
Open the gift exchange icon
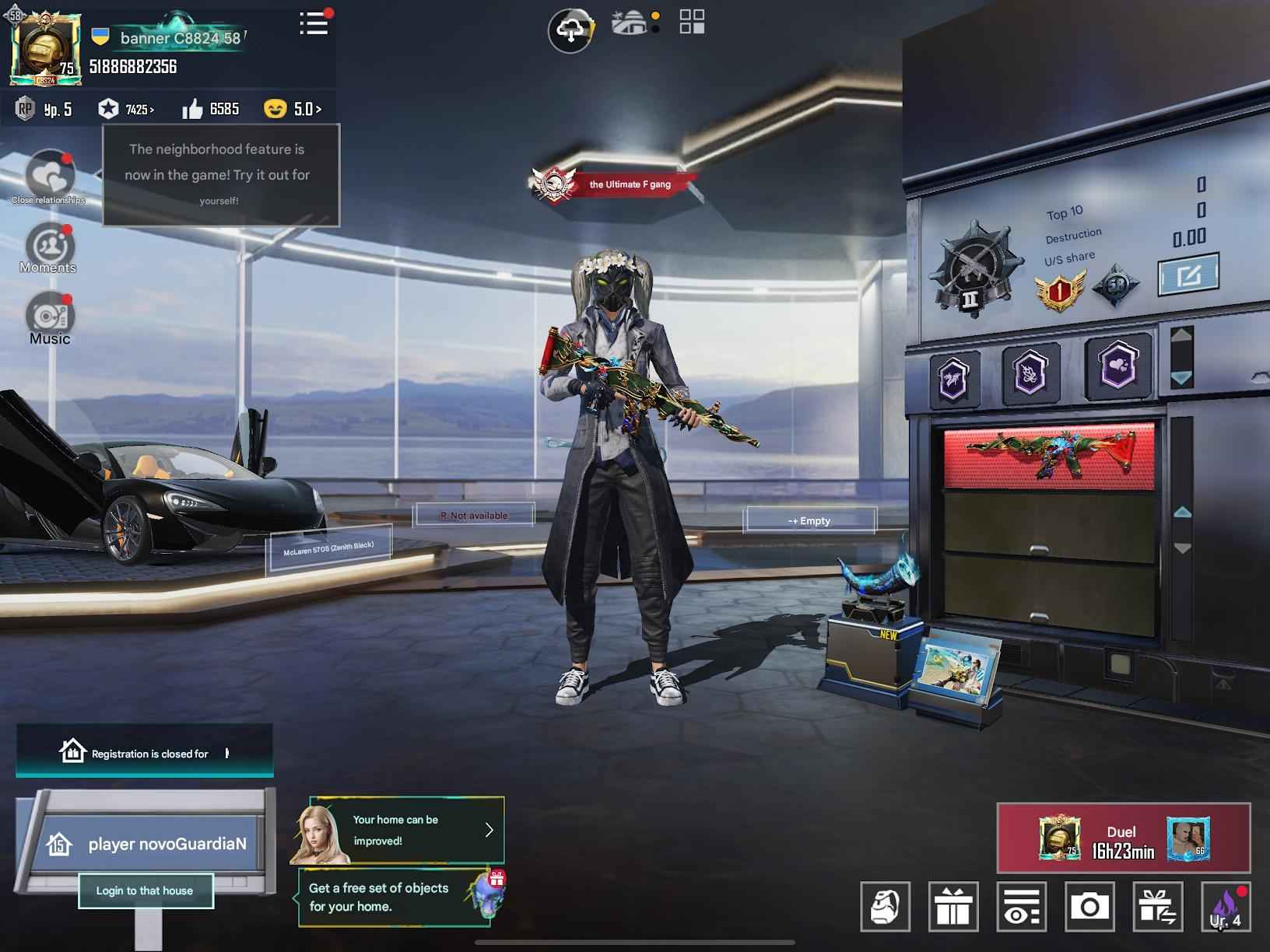[x=1157, y=908]
